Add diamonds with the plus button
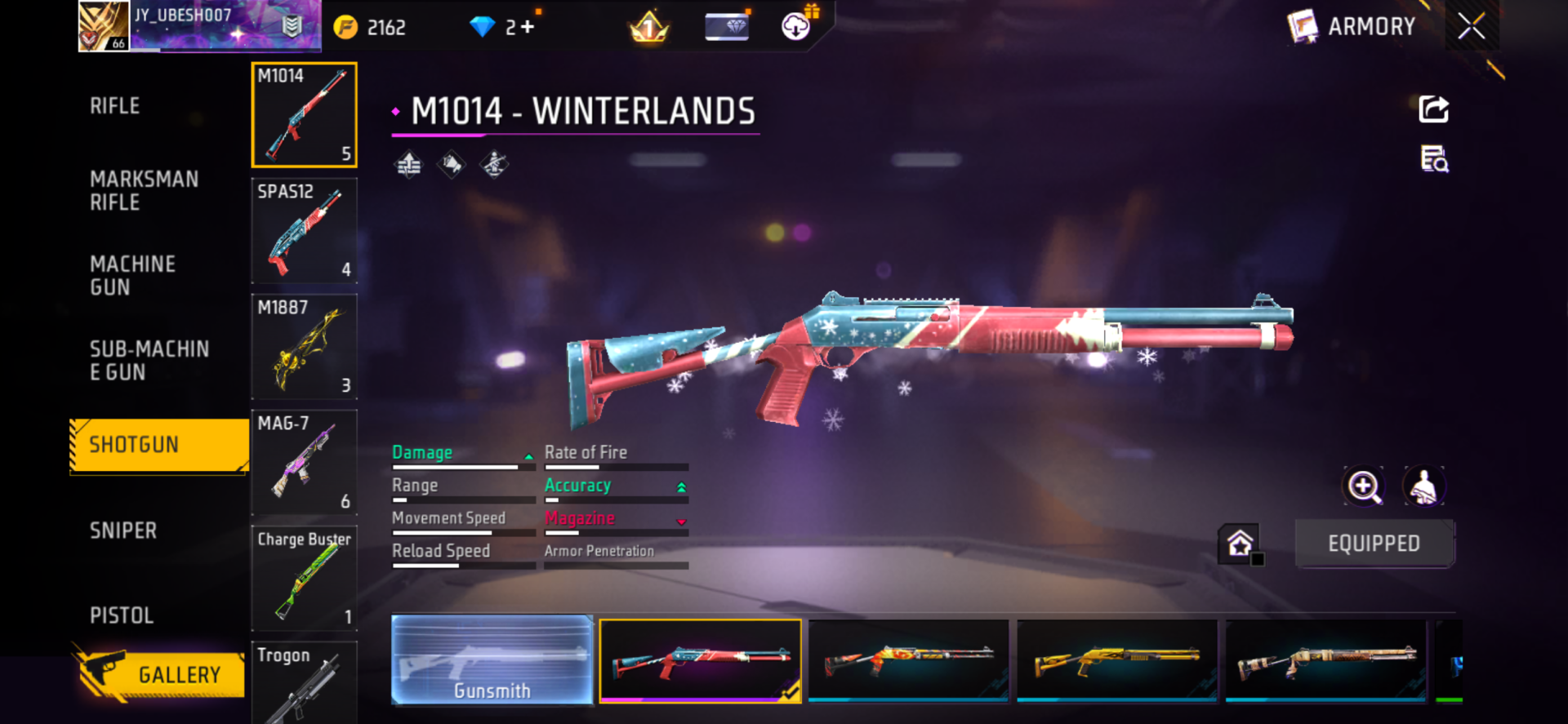Screen dimensions: 1568x724 point(528,28)
